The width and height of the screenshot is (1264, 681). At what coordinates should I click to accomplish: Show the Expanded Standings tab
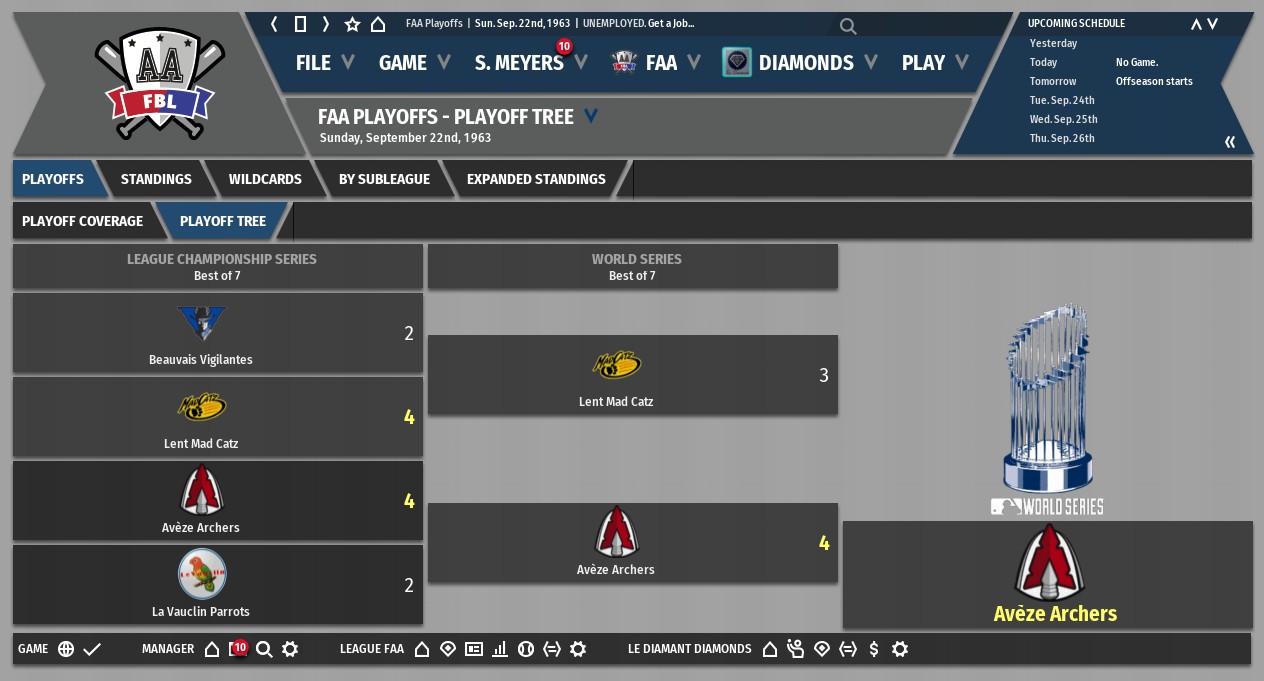coord(536,179)
